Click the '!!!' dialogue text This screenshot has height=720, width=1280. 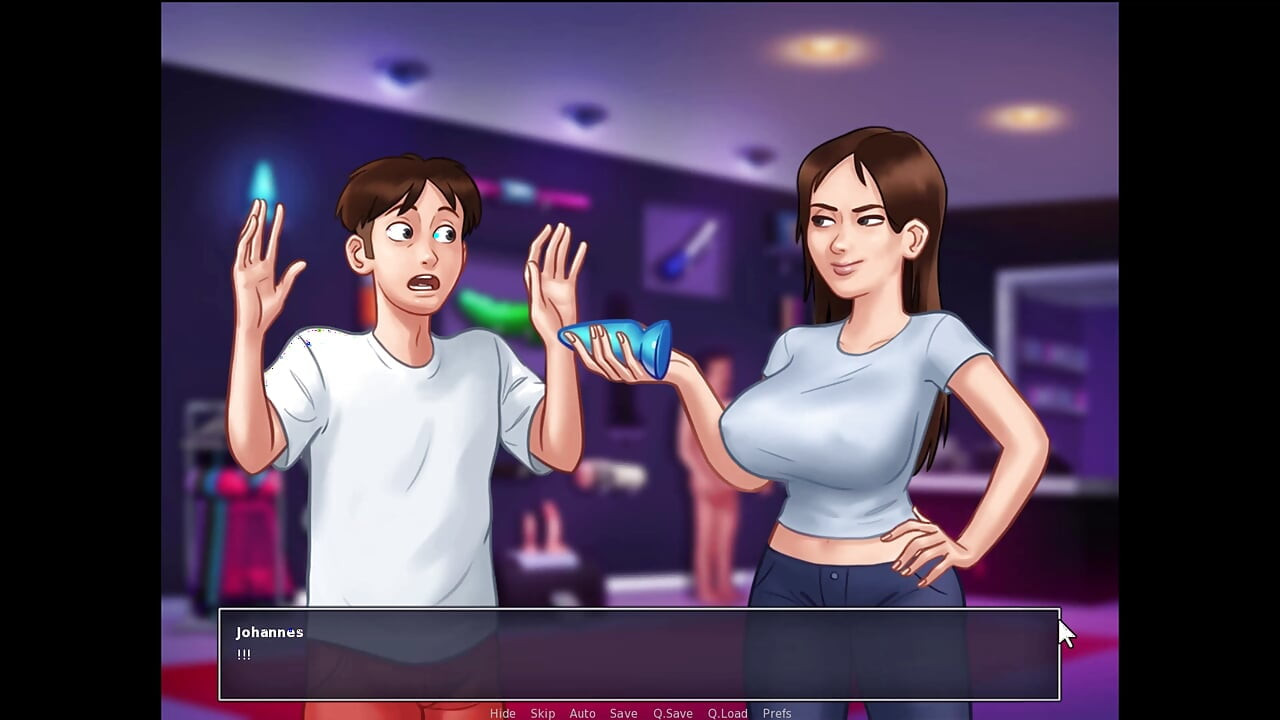(x=243, y=655)
